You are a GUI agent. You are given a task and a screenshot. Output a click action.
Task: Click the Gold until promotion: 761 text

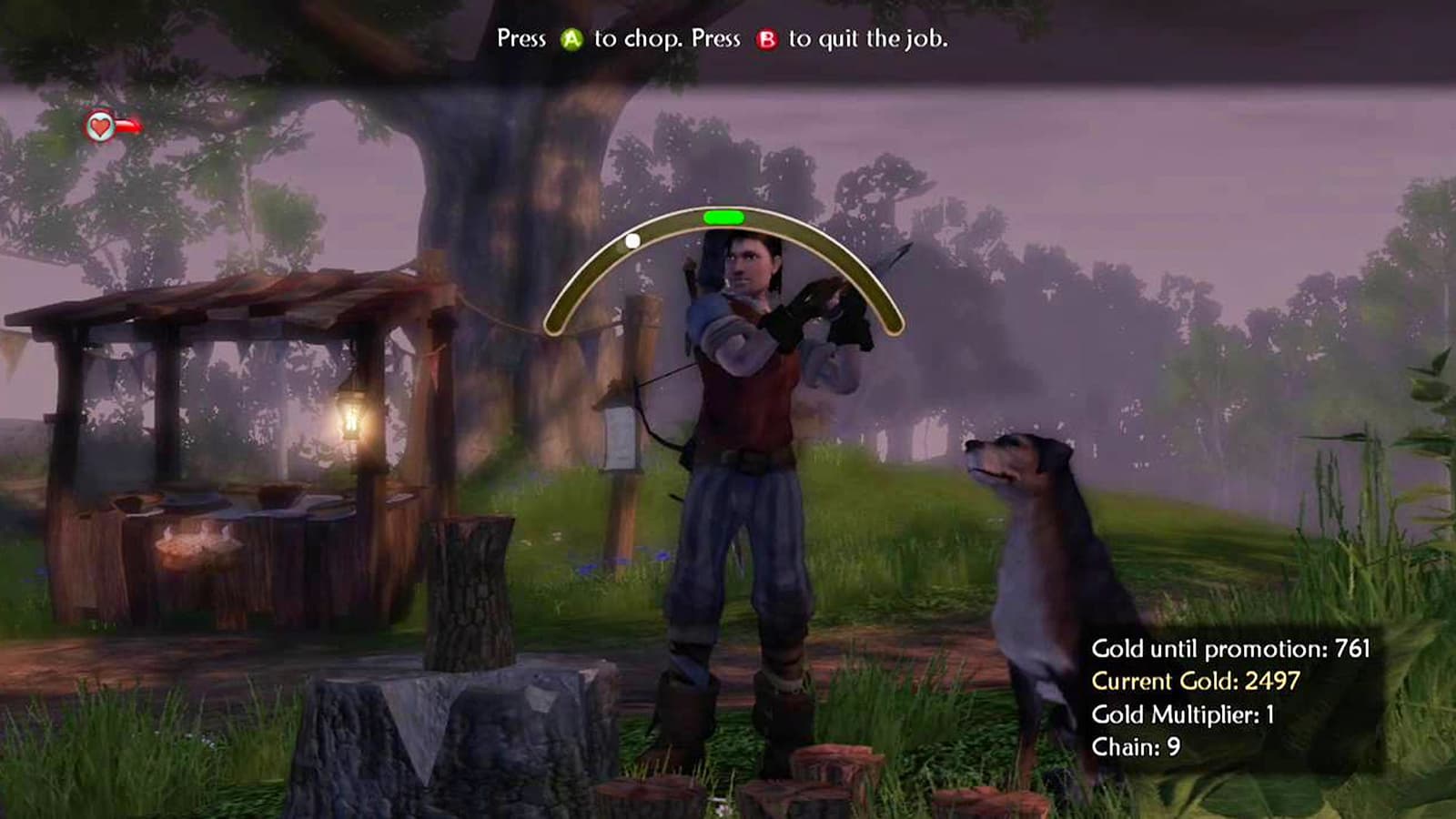(x=1233, y=651)
